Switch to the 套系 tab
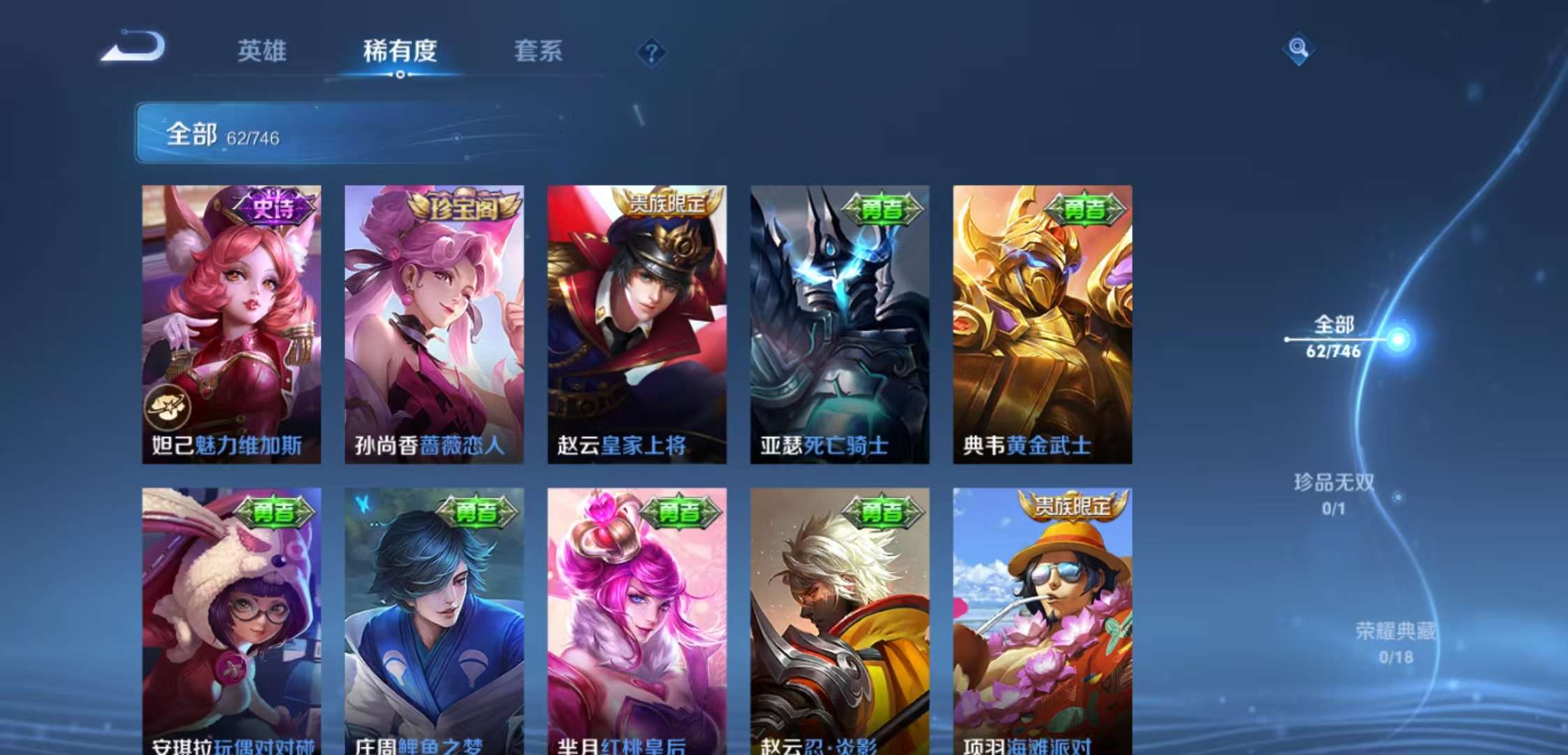This screenshot has height=755, width=1568. pyautogui.click(x=538, y=50)
